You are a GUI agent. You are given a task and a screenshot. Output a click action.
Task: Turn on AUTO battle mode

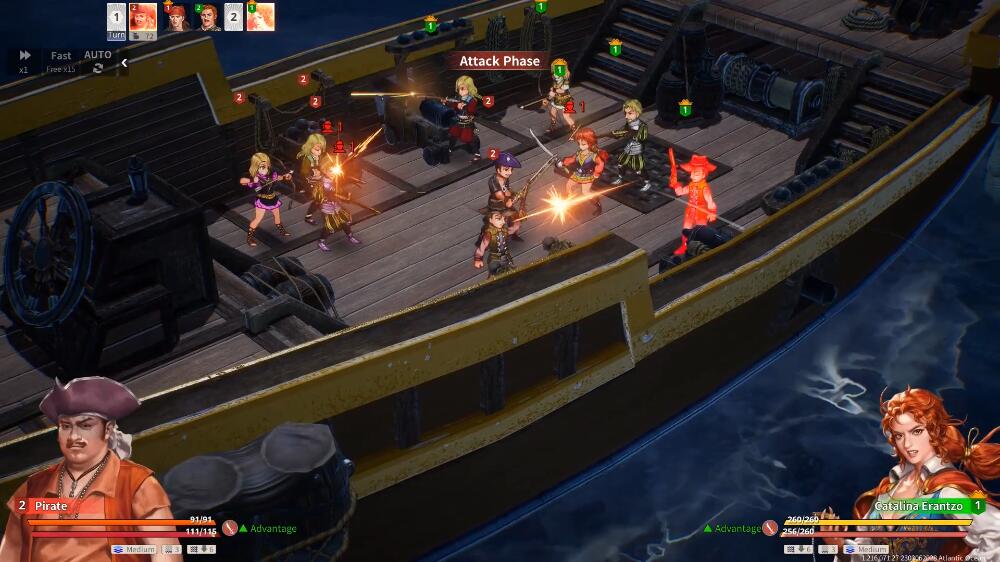pyautogui.click(x=98, y=60)
